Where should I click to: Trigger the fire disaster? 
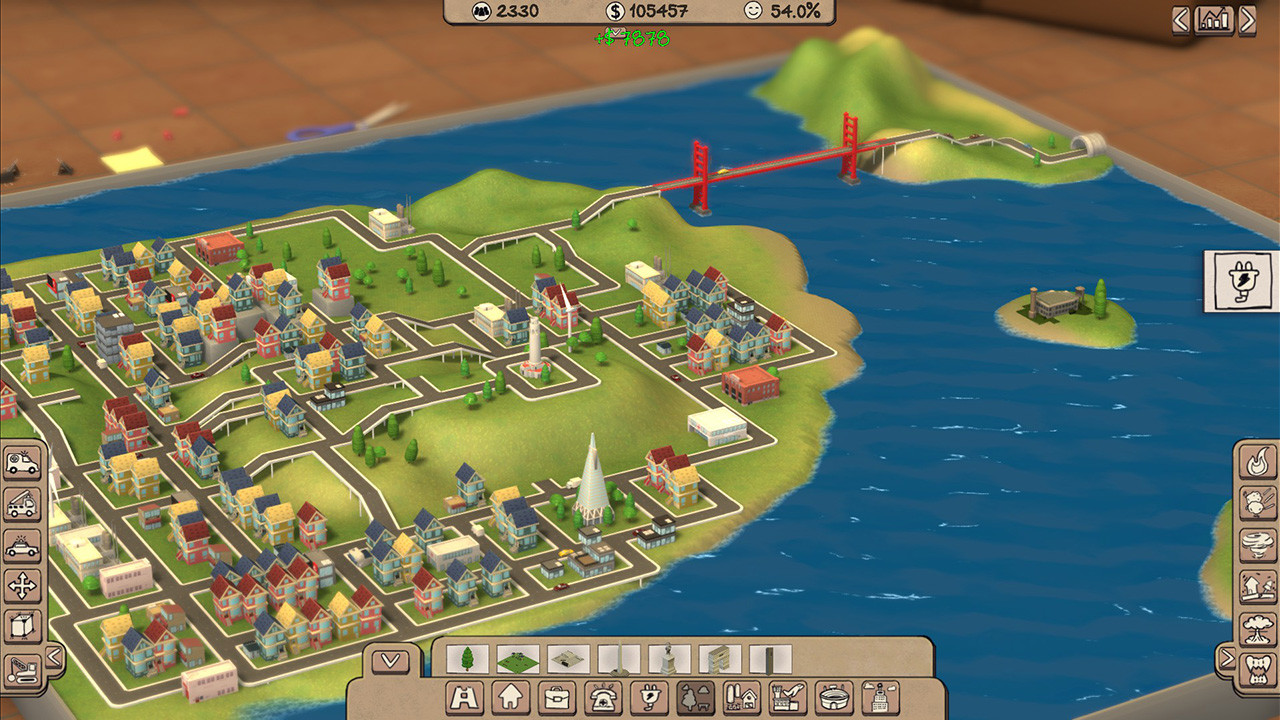point(1256,463)
